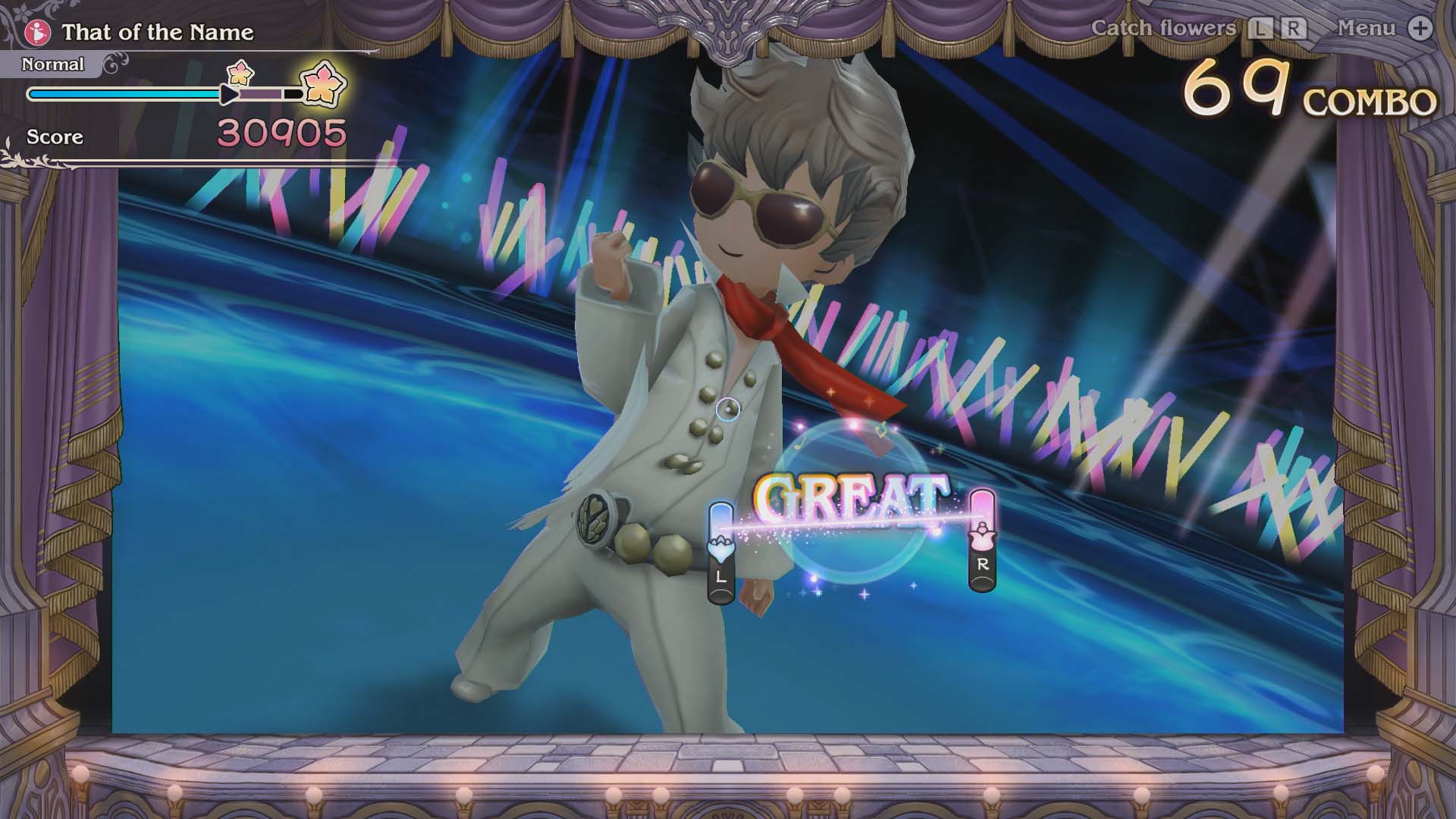Click the song title That of the Name
Screen dimensions: 1456x819
click(157, 33)
